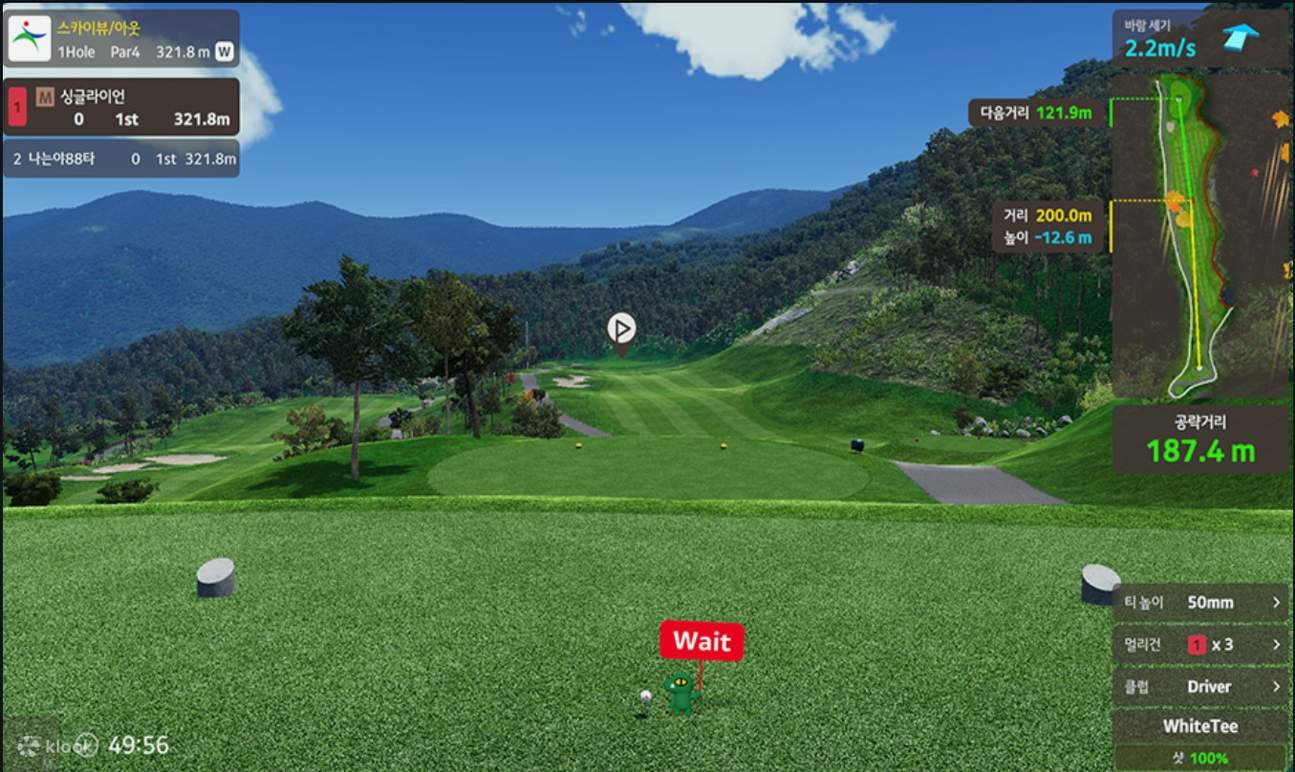Click the play marker on the fairway

622,328
